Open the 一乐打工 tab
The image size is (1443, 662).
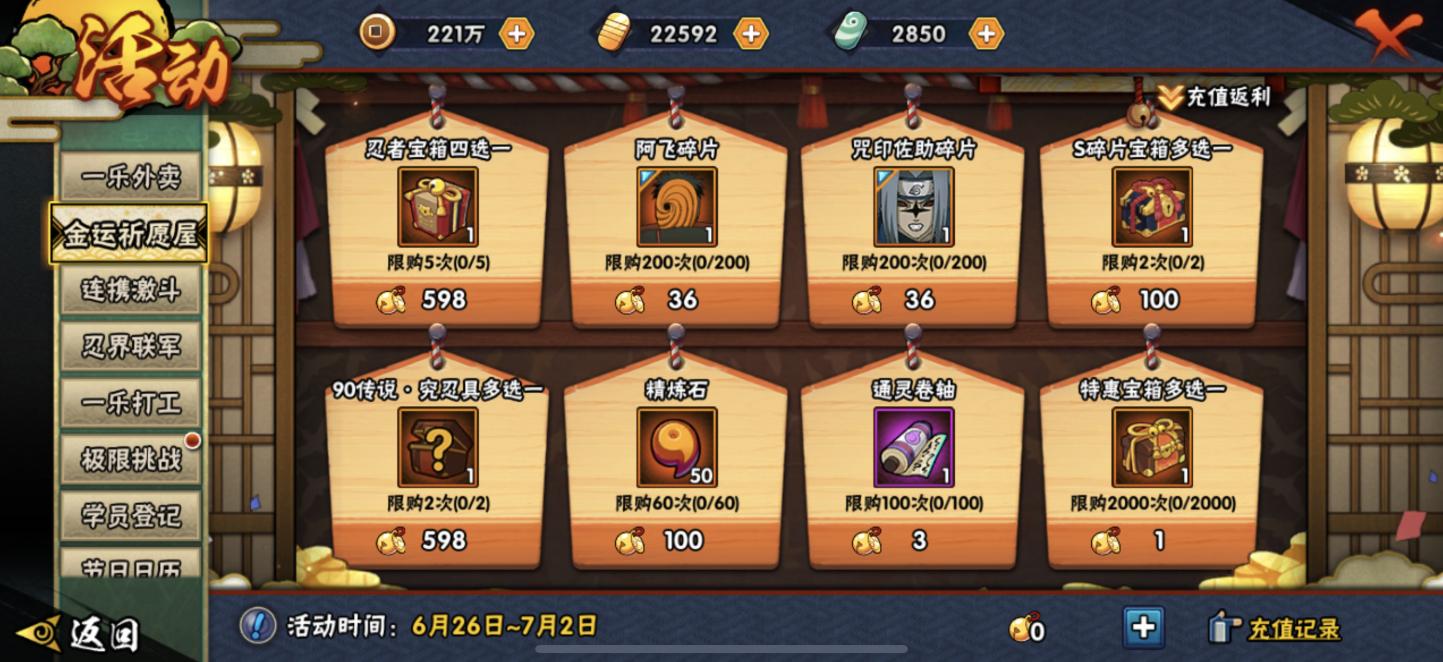click(x=130, y=402)
